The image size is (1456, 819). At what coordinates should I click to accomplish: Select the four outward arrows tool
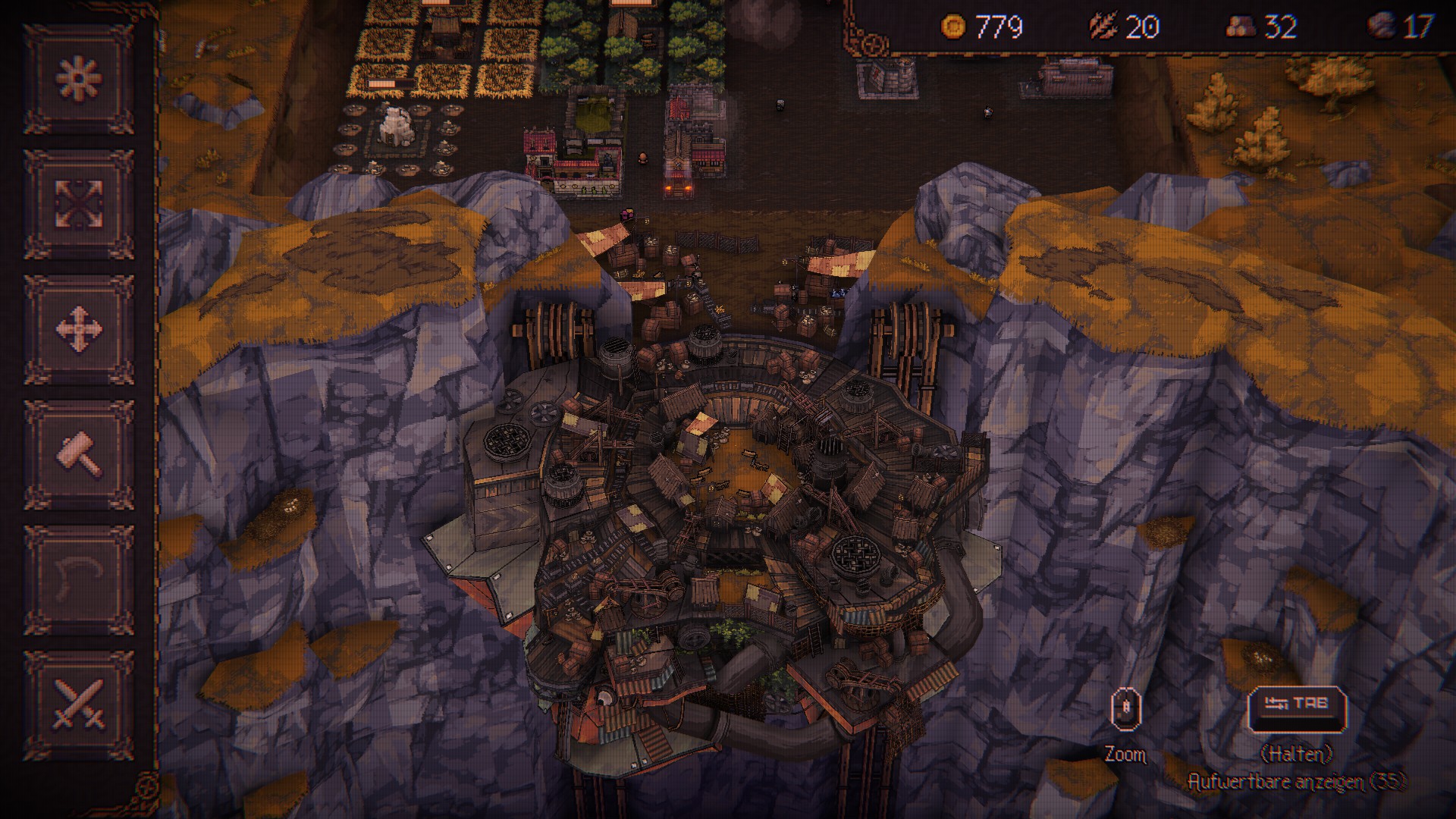click(x=79, y=204)
